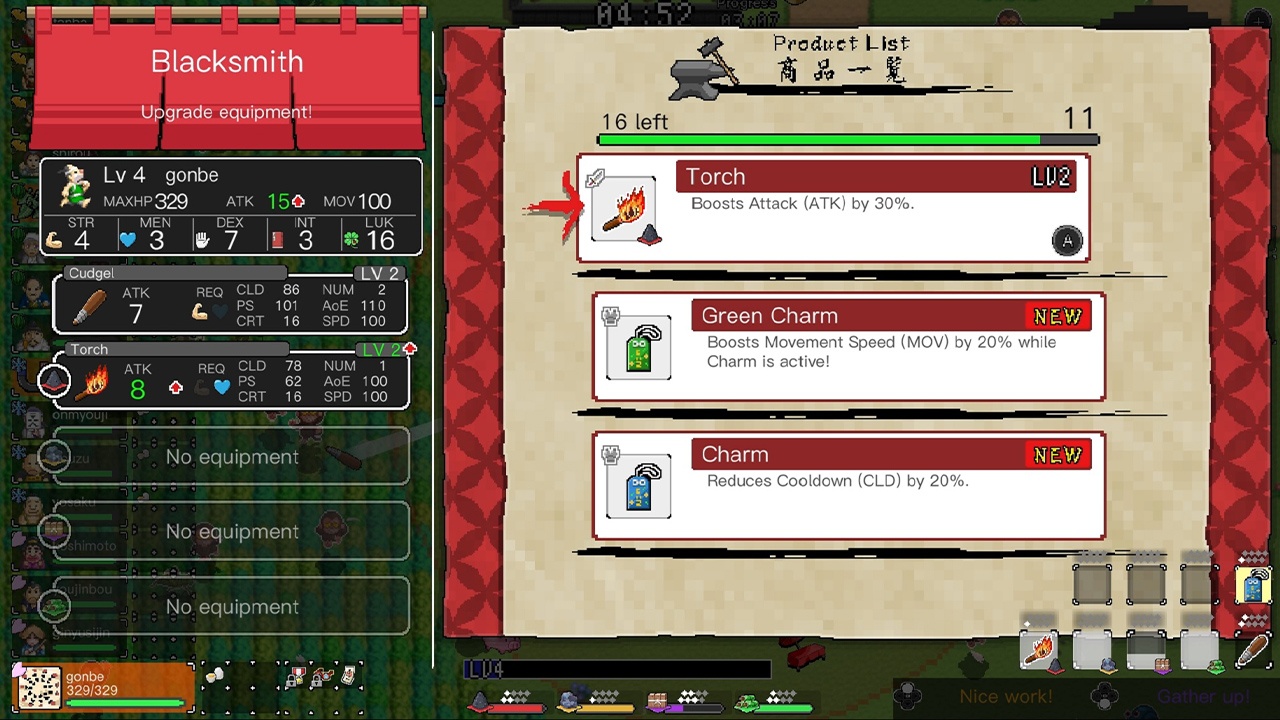
Task: Click the green lumber resource icon
Action: [745, 700]
